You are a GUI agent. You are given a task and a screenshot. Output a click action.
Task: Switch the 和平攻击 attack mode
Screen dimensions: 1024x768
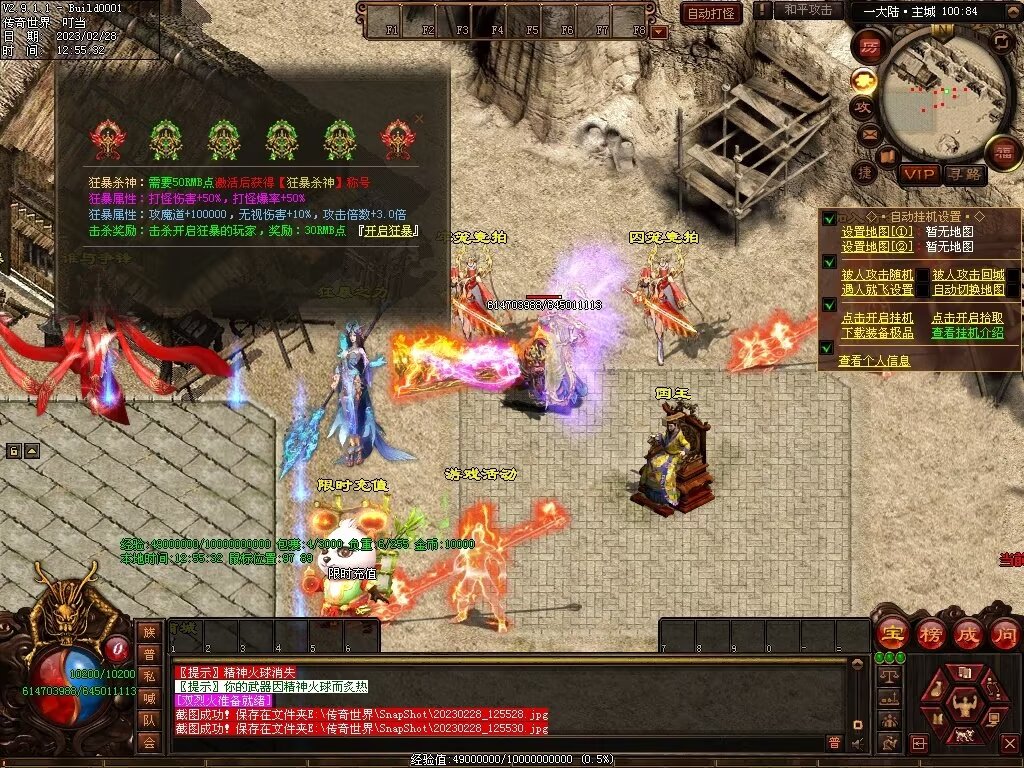click(x=809, y=10)
